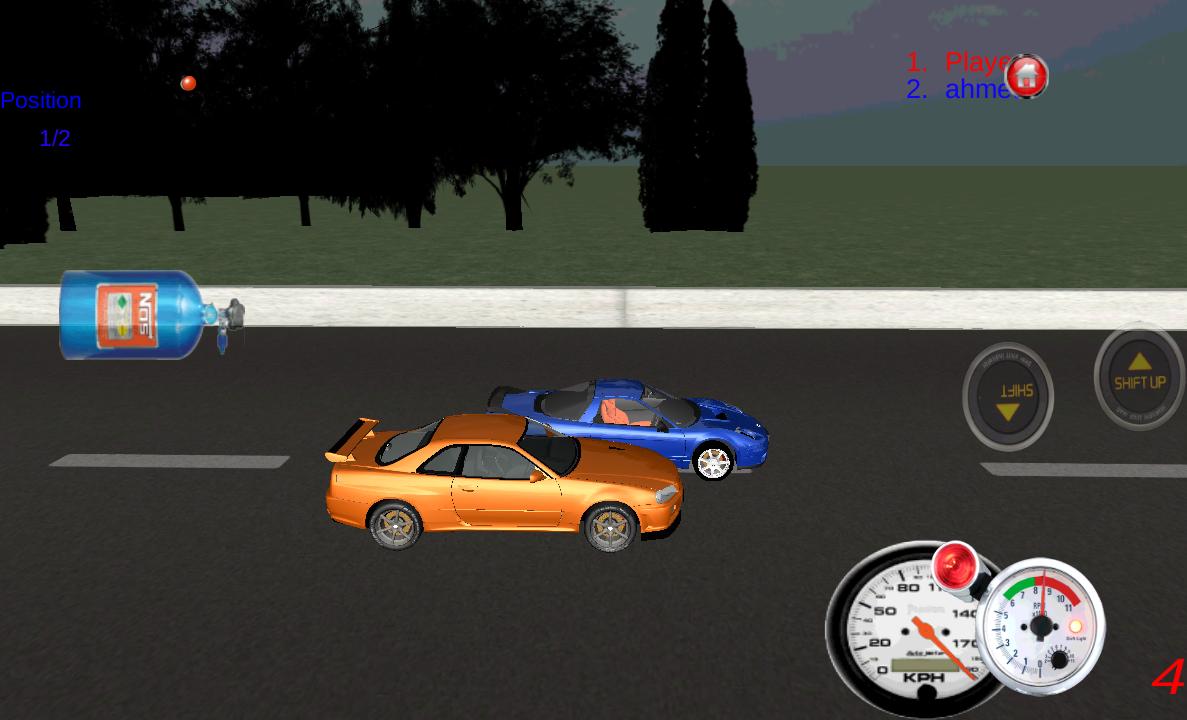Hit the downshift SHIFT button

[x=1007, y=396]
